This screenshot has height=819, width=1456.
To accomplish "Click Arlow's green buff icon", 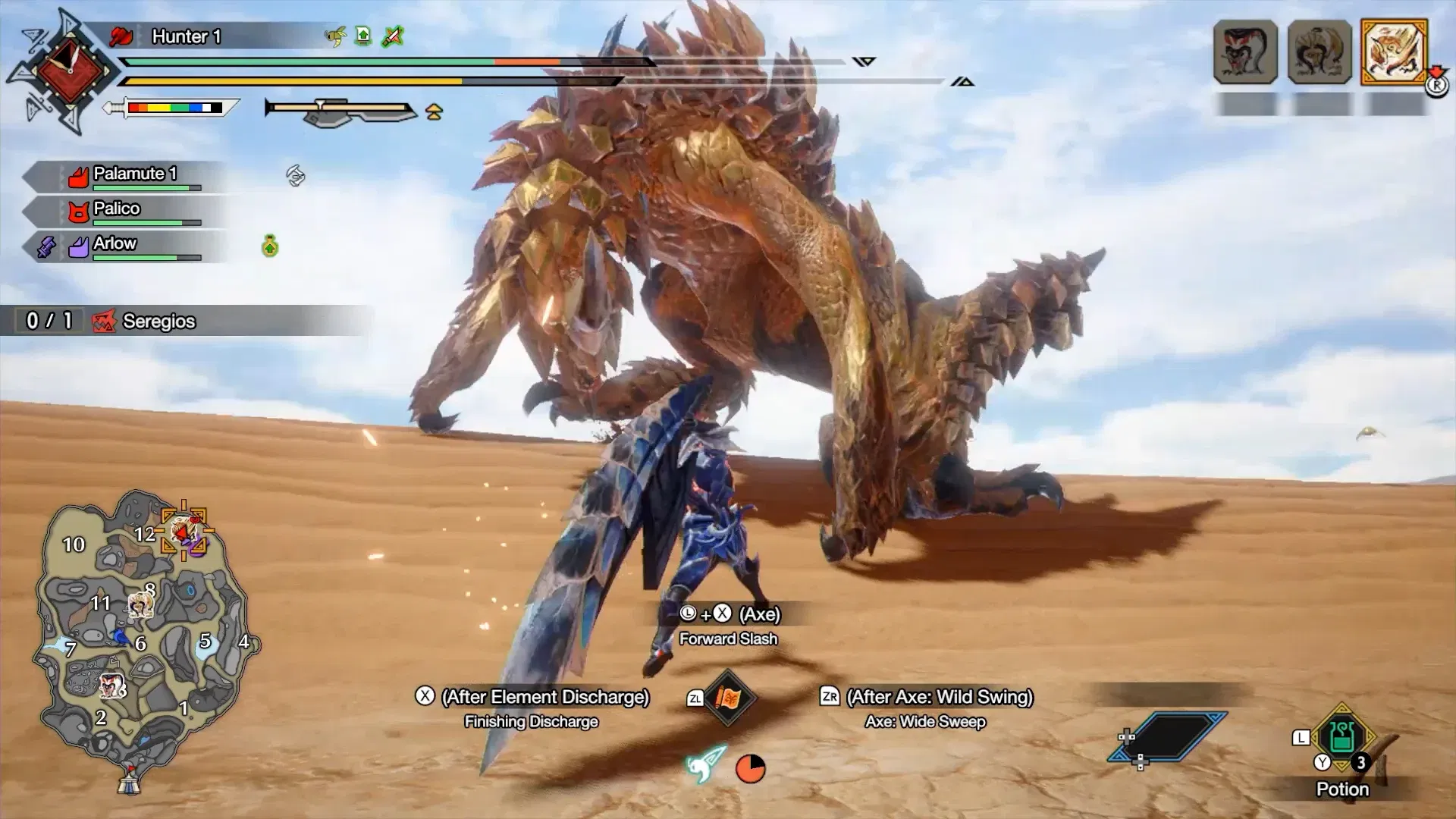I will point(271,245).
